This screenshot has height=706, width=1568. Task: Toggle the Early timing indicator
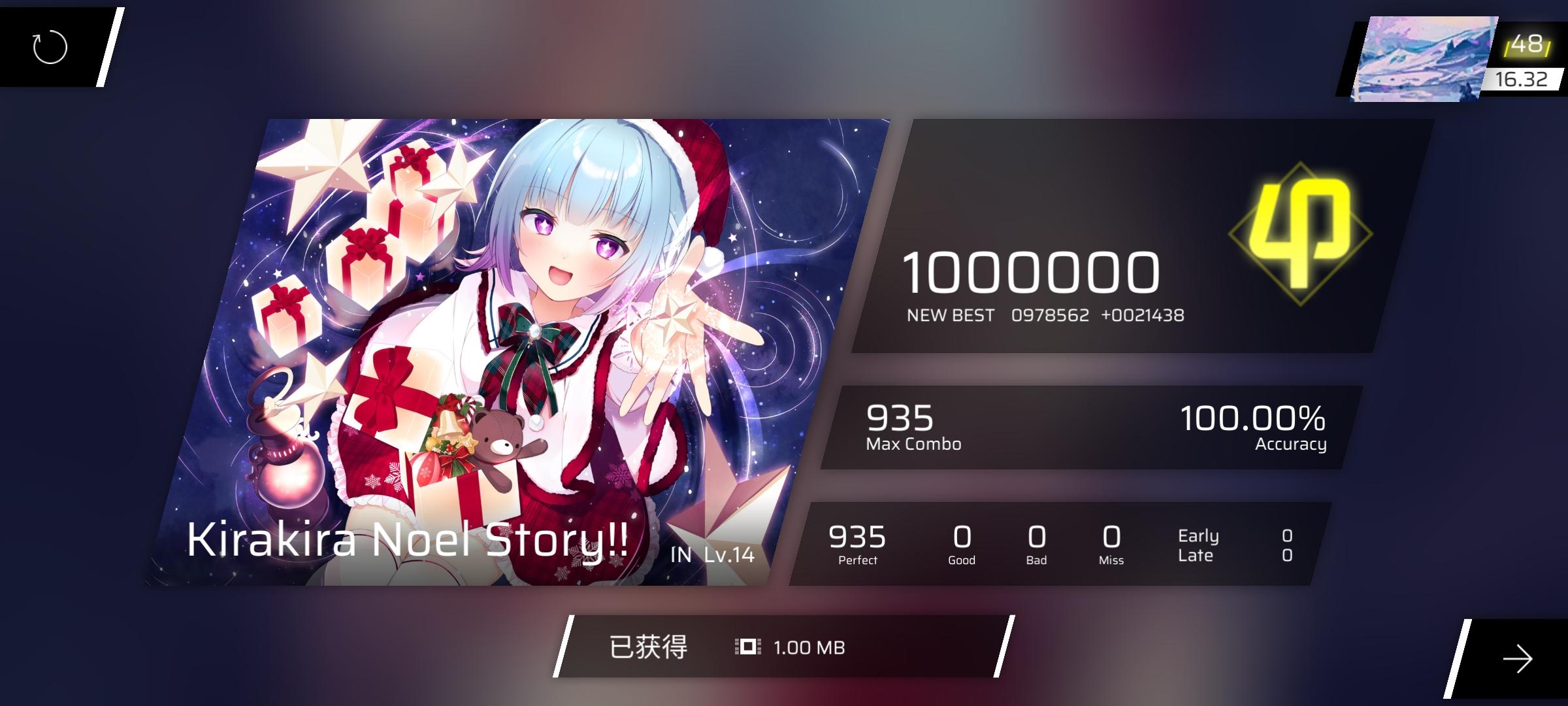[x=1200, y=535]
